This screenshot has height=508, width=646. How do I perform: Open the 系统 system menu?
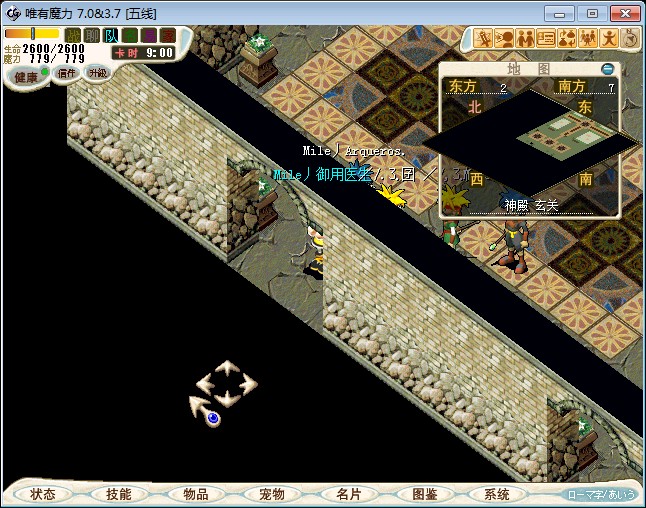(x=497, y=494)
